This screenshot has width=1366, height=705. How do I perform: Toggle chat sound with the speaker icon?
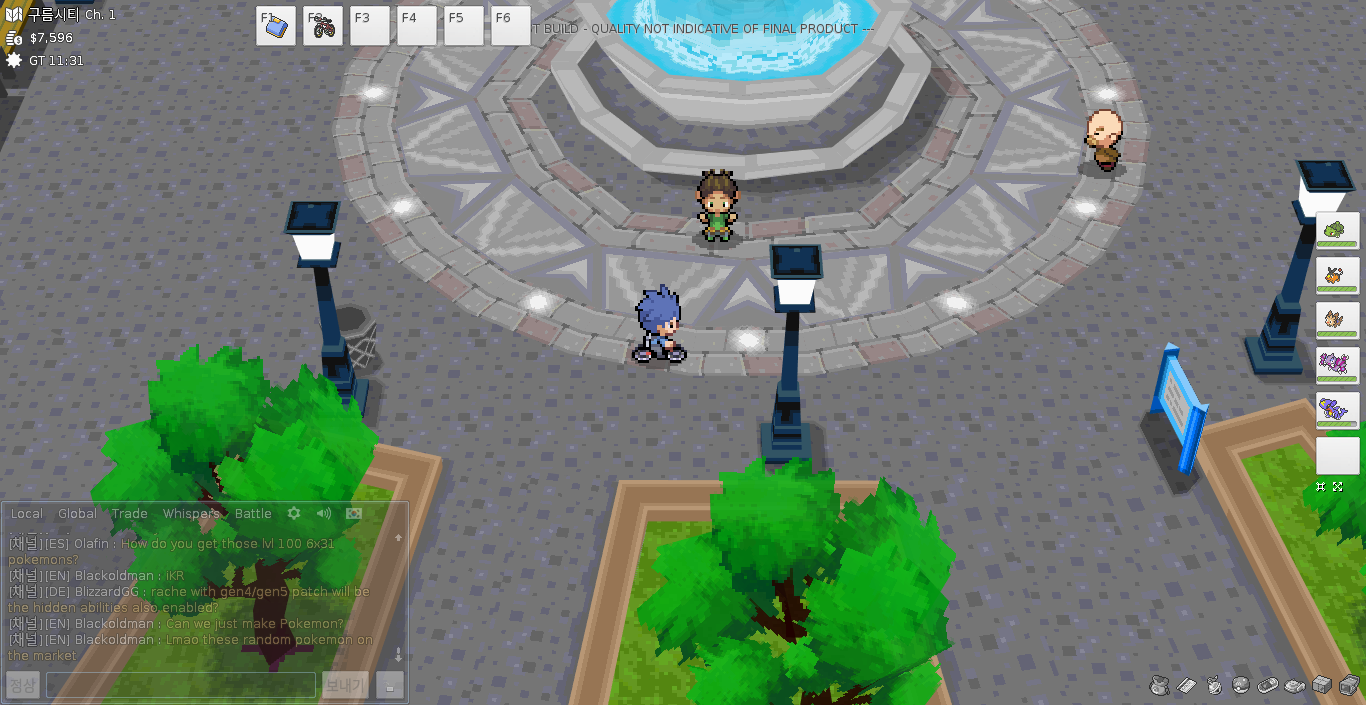pos(324,513)
